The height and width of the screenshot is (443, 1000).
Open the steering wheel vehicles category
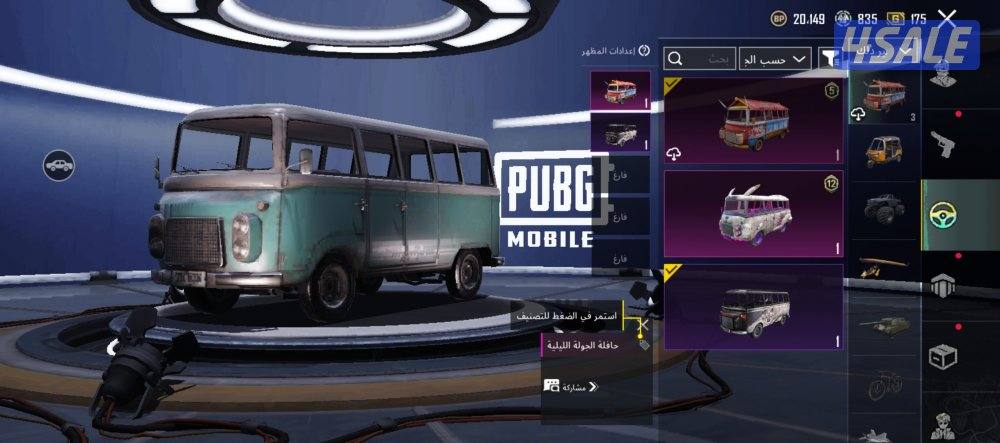coord(944,214)
